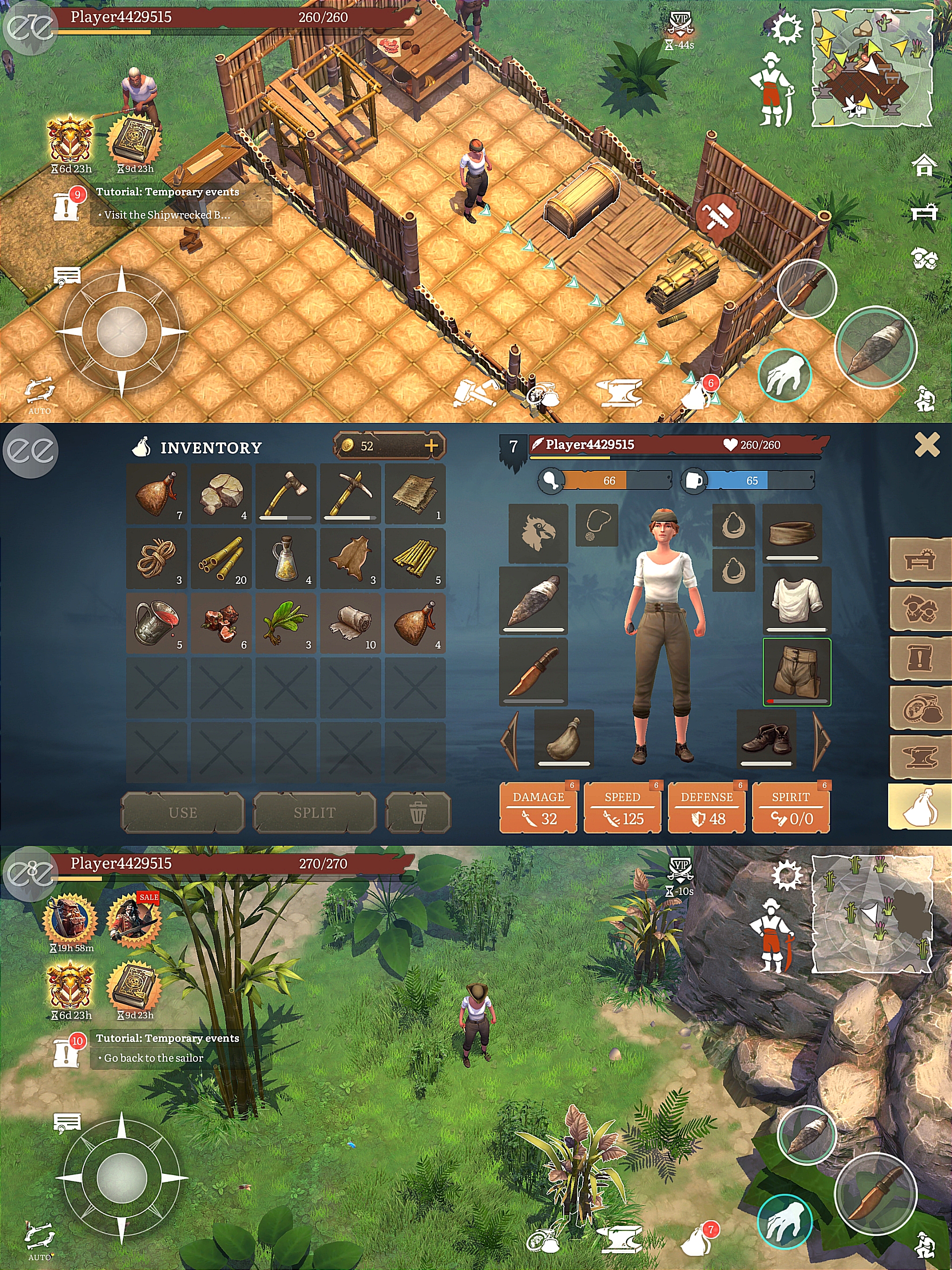Open the DAMAGE stat panel
This screenshot has width=952, height=1270.
538,808
